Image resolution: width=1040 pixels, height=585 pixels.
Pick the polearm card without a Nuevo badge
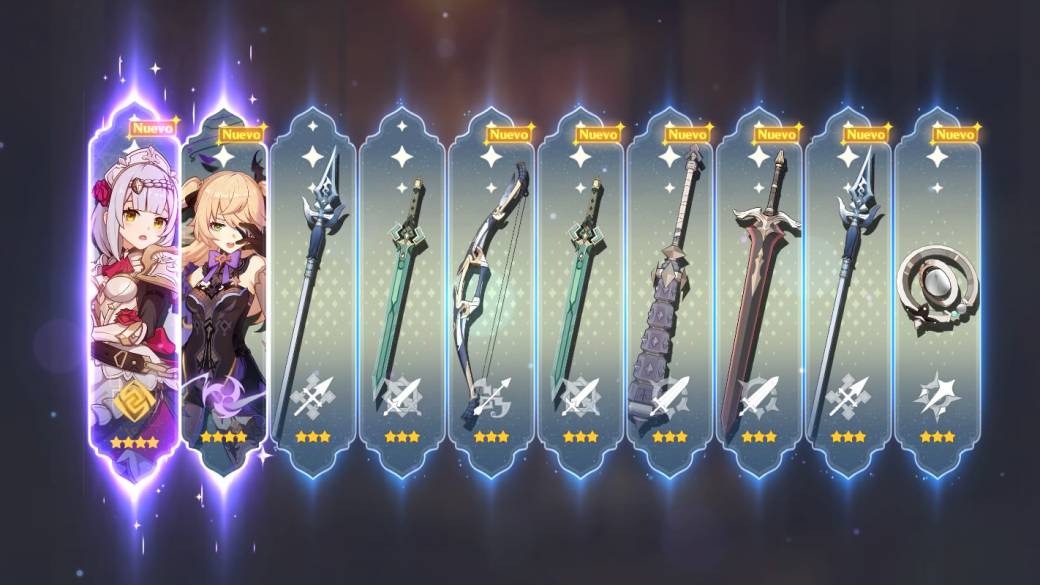tap(313, 290)
